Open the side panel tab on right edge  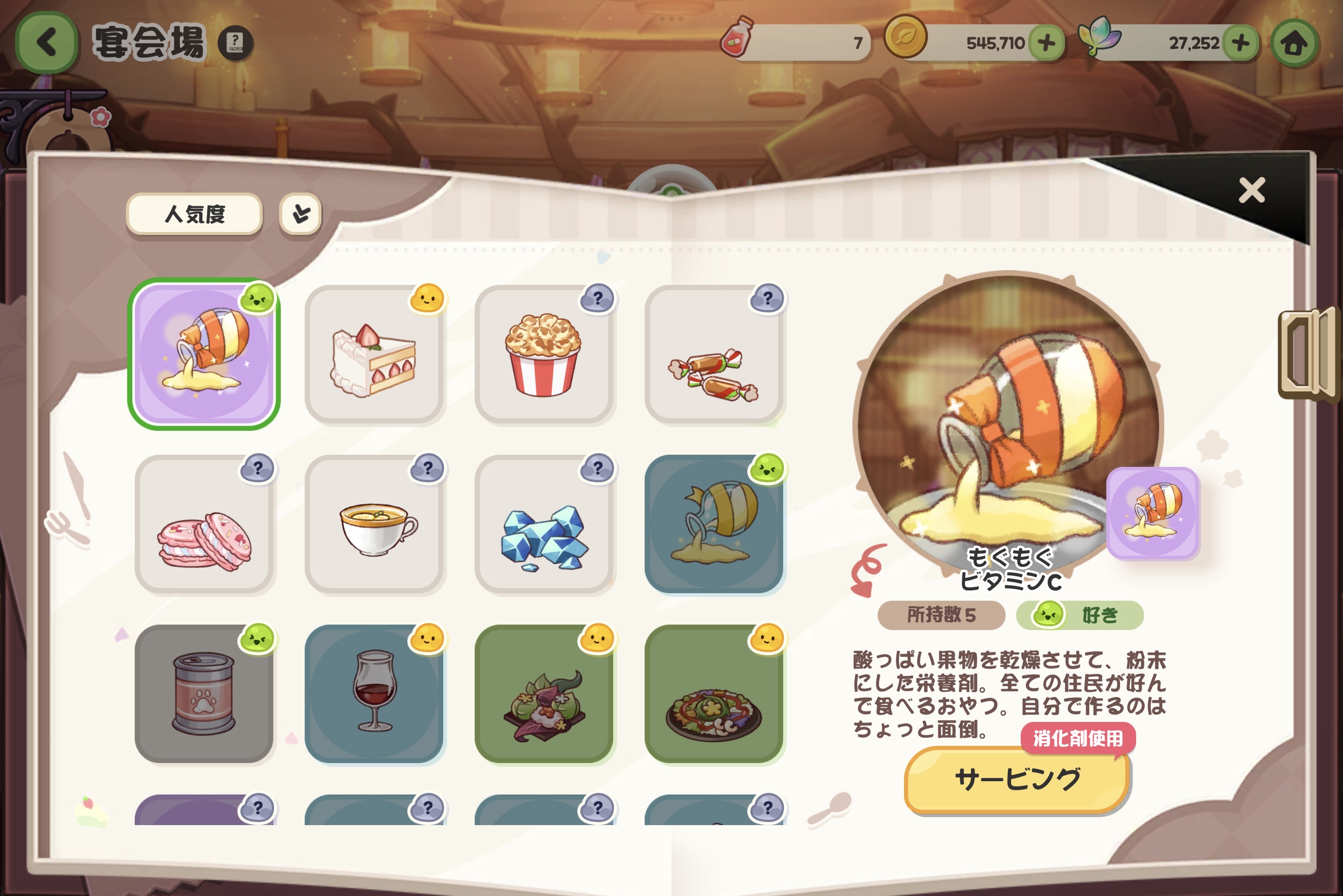coord(1309,354)
